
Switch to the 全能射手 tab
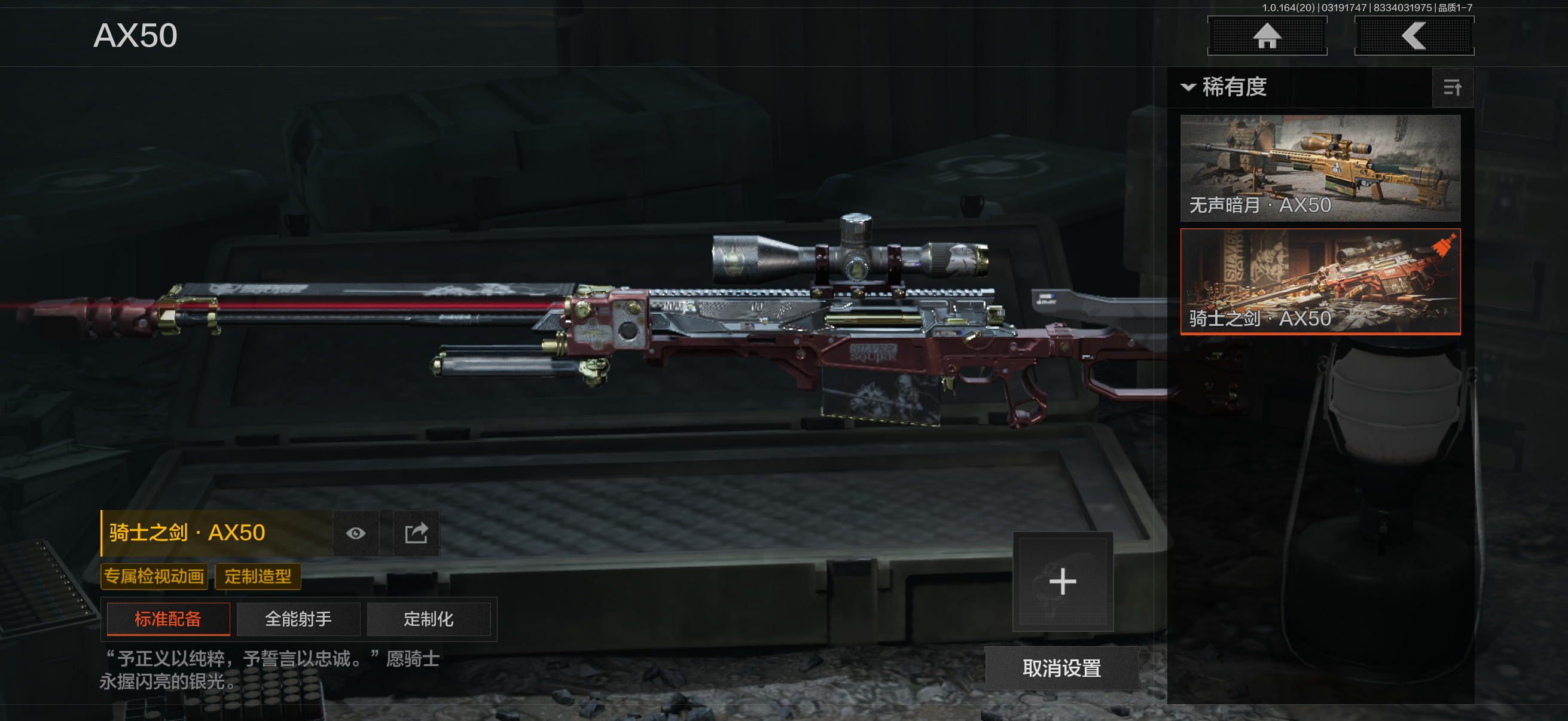(298, 619)
